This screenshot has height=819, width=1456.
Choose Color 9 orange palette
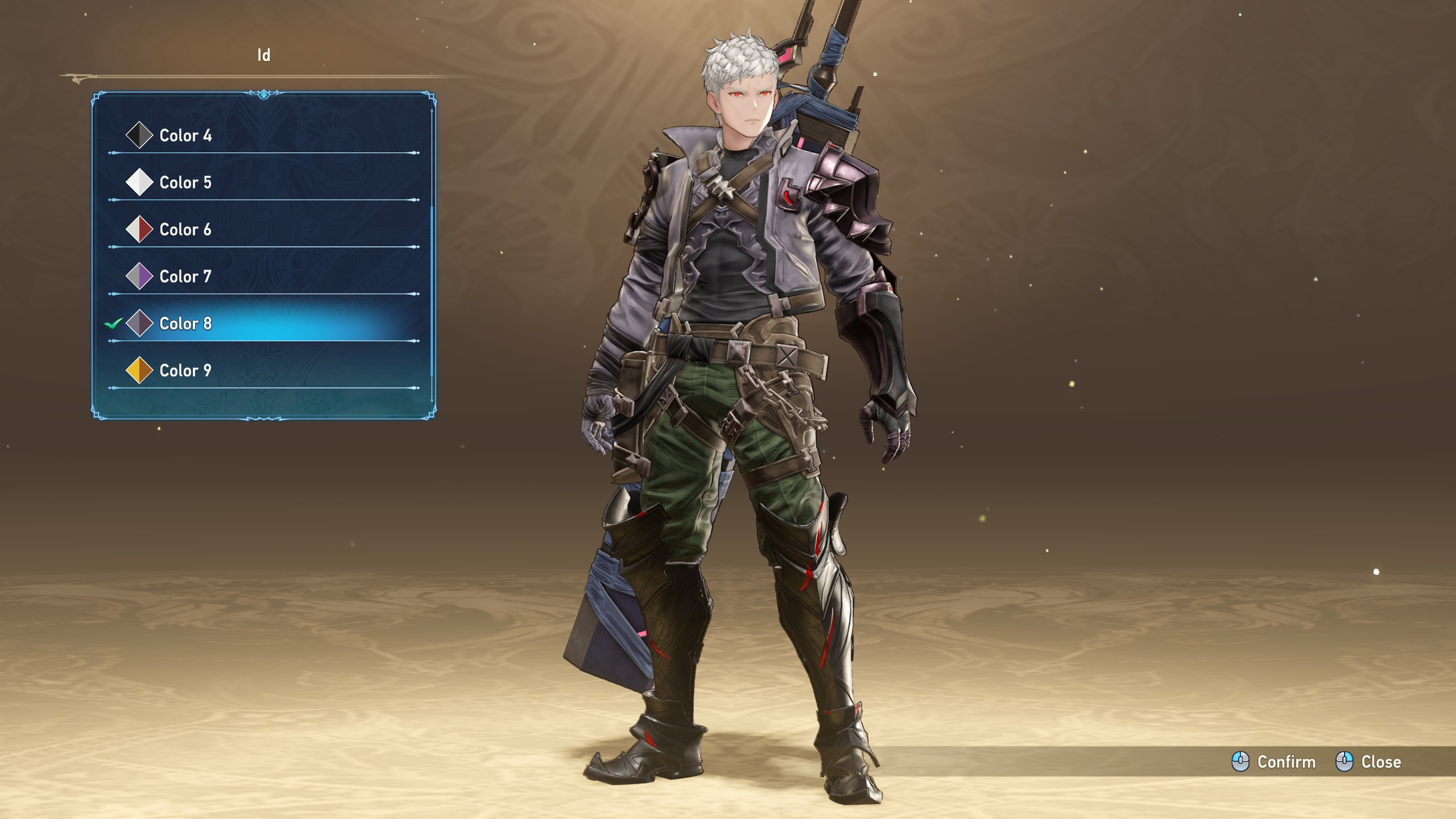(x=185, y=371)
